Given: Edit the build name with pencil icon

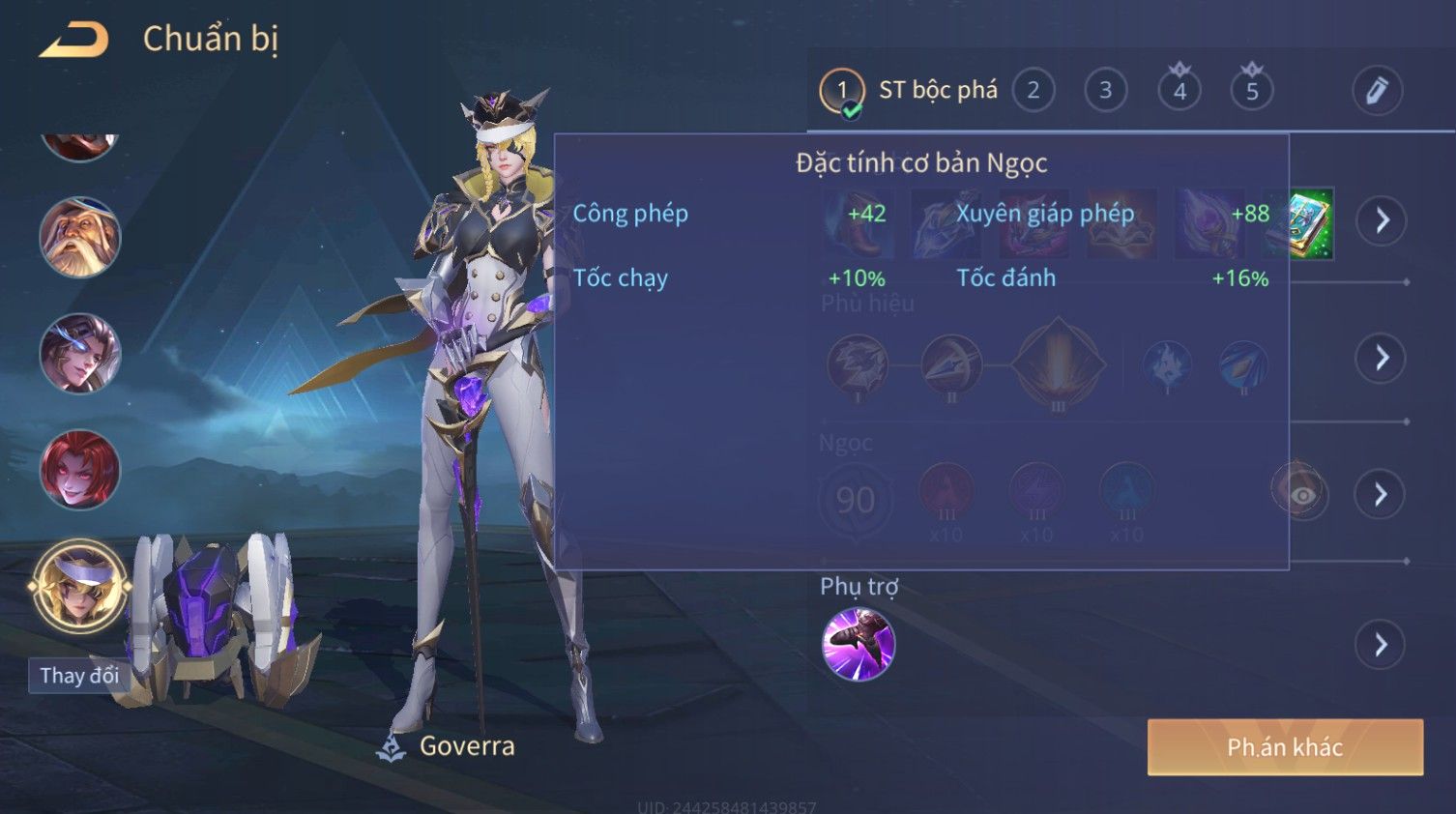Looking at the screenshot, I should [x=1377, y=91].
